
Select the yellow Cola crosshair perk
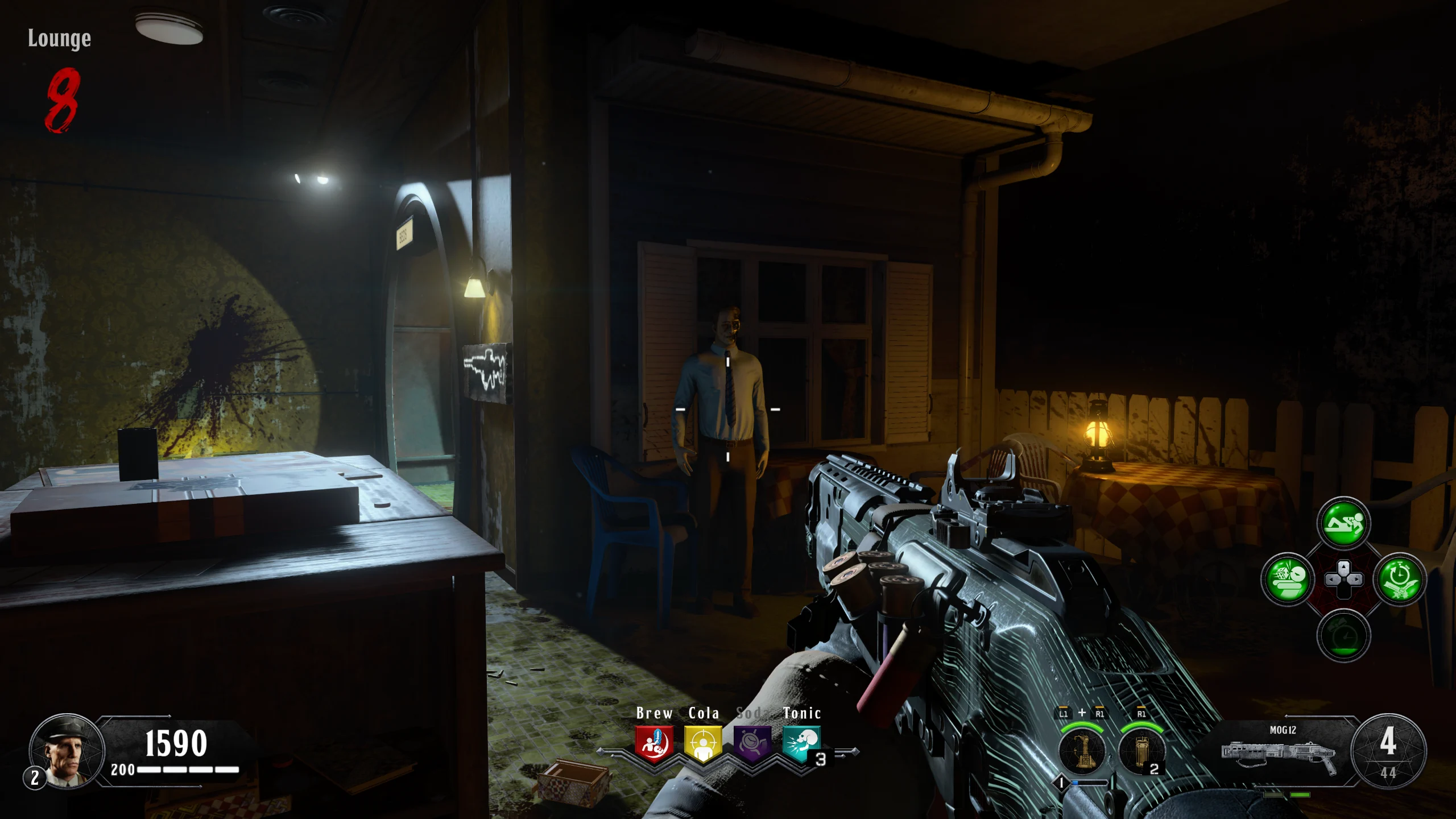[703, 744]
